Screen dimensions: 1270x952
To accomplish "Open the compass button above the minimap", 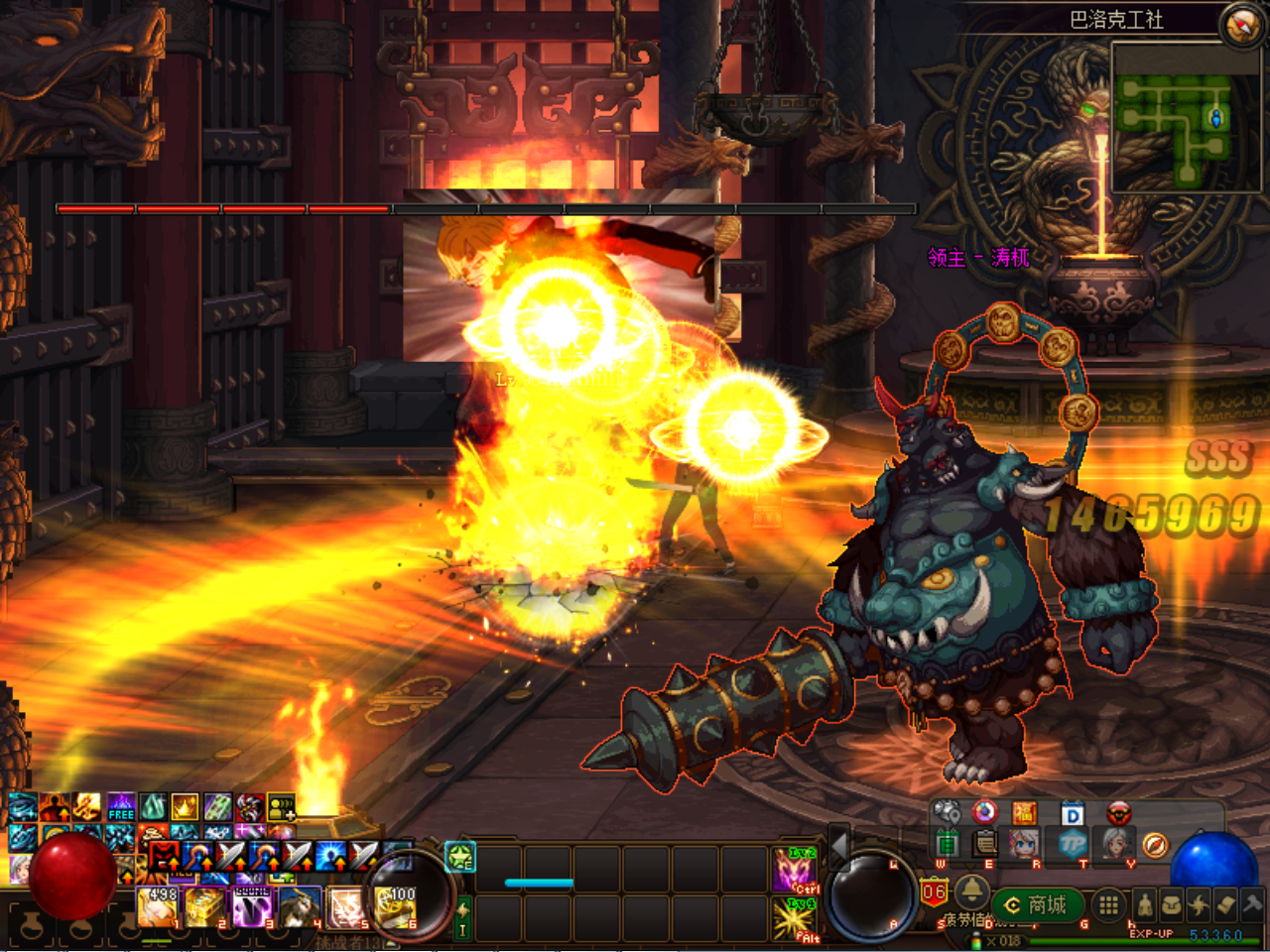I will click(1240, 25).
